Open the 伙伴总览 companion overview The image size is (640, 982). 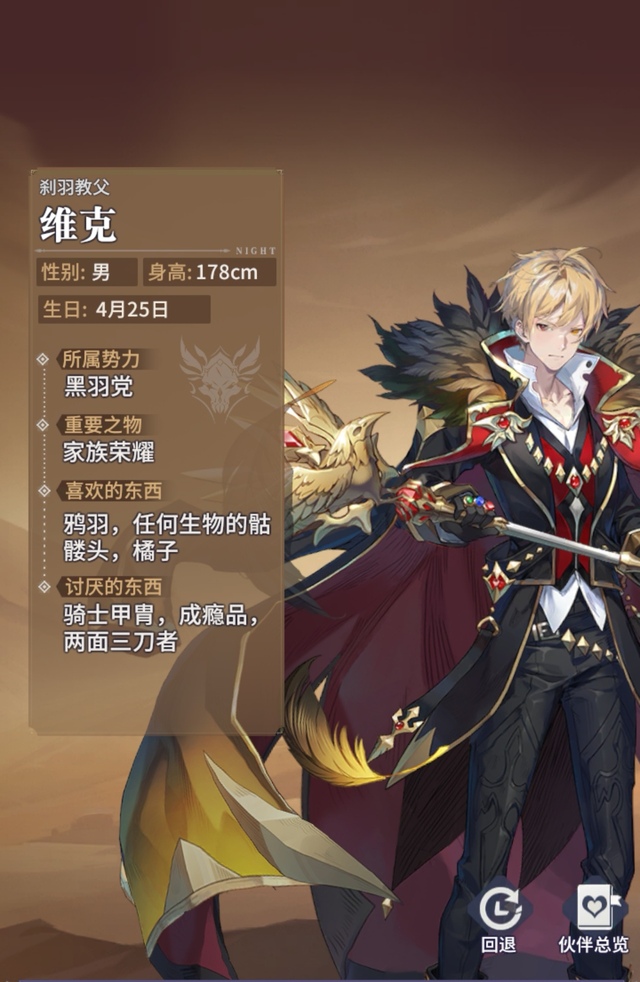[592, 917]
